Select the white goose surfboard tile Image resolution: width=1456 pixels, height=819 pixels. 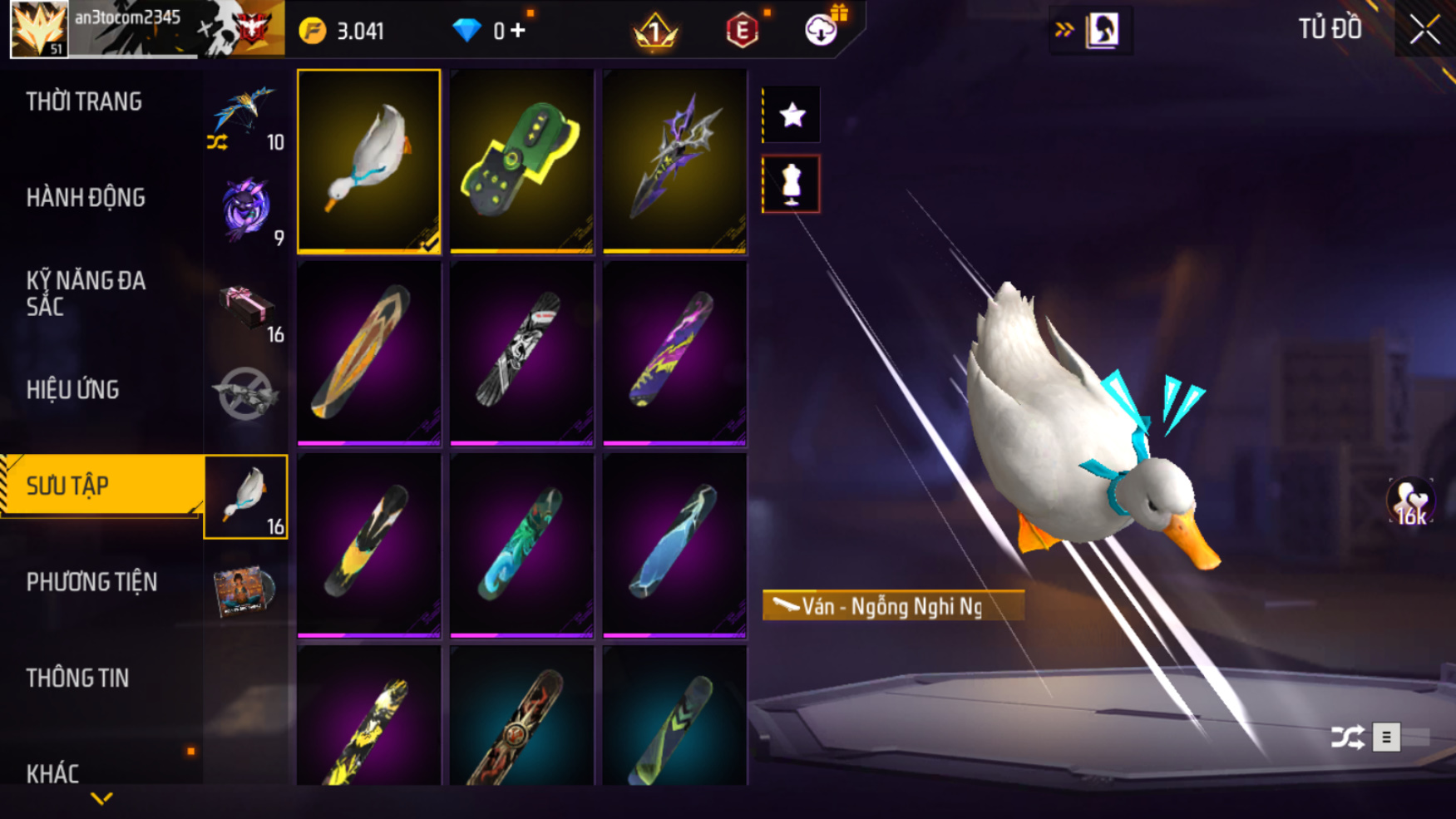click(x=368, y=160)
